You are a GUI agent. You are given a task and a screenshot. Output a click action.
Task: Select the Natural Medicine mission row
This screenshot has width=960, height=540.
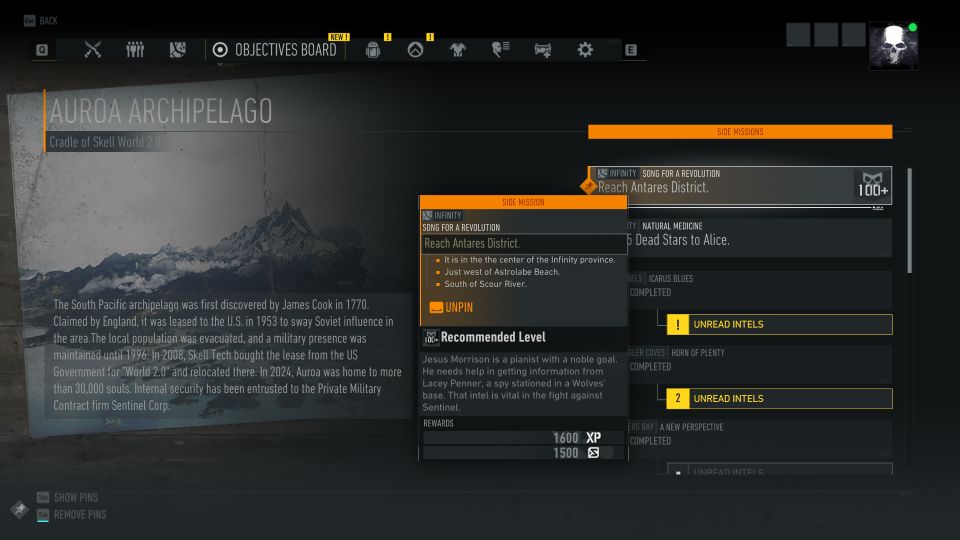pyautogui.click(x=760, y=238)
